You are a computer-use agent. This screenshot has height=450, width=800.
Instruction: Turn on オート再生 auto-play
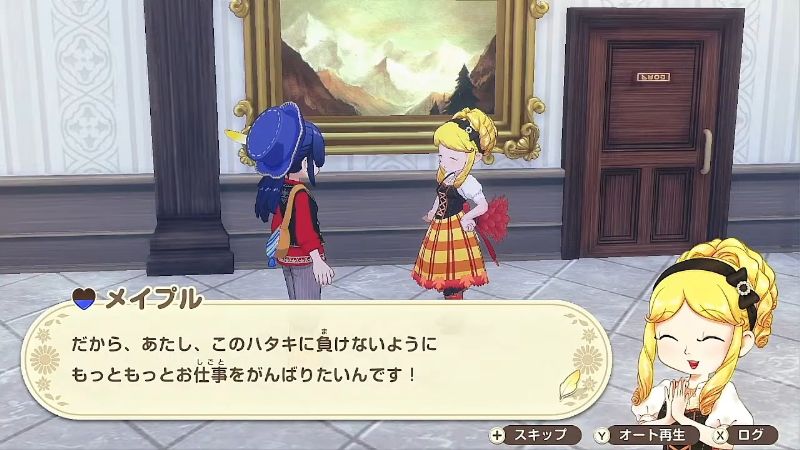643,434
